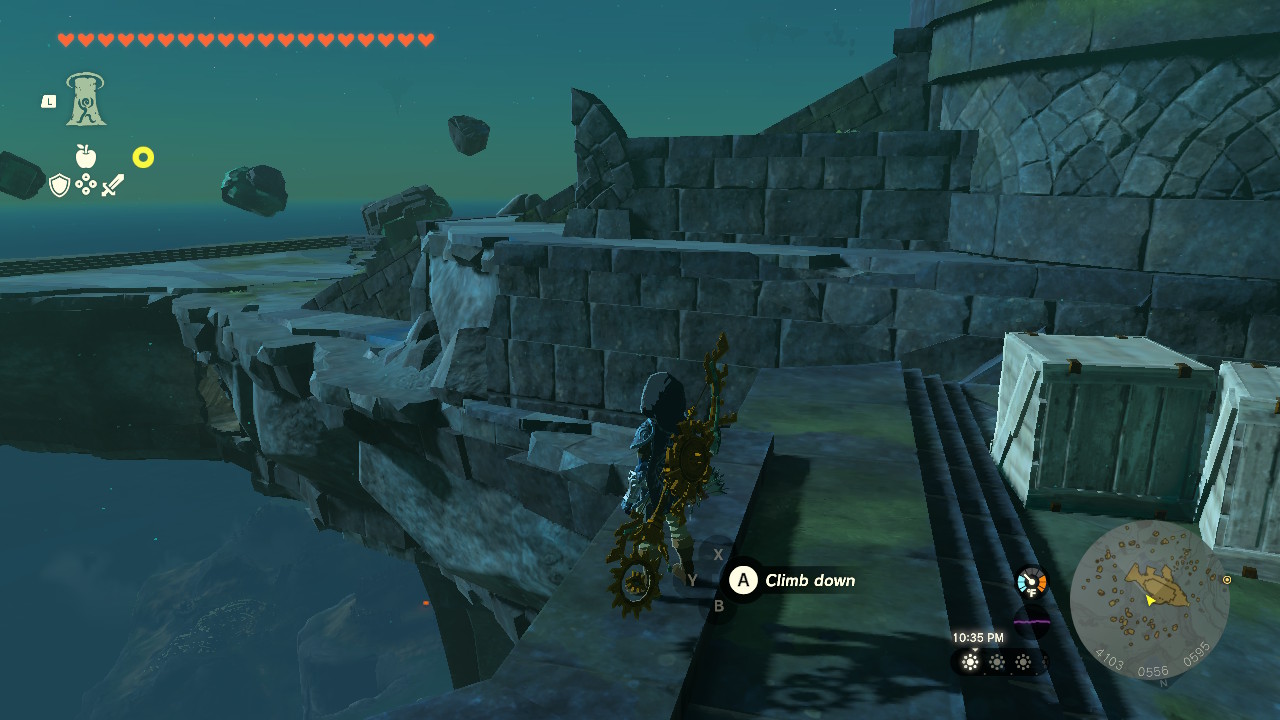
Task: Click the 10:35 PM clock display
Action: point(978,636)
